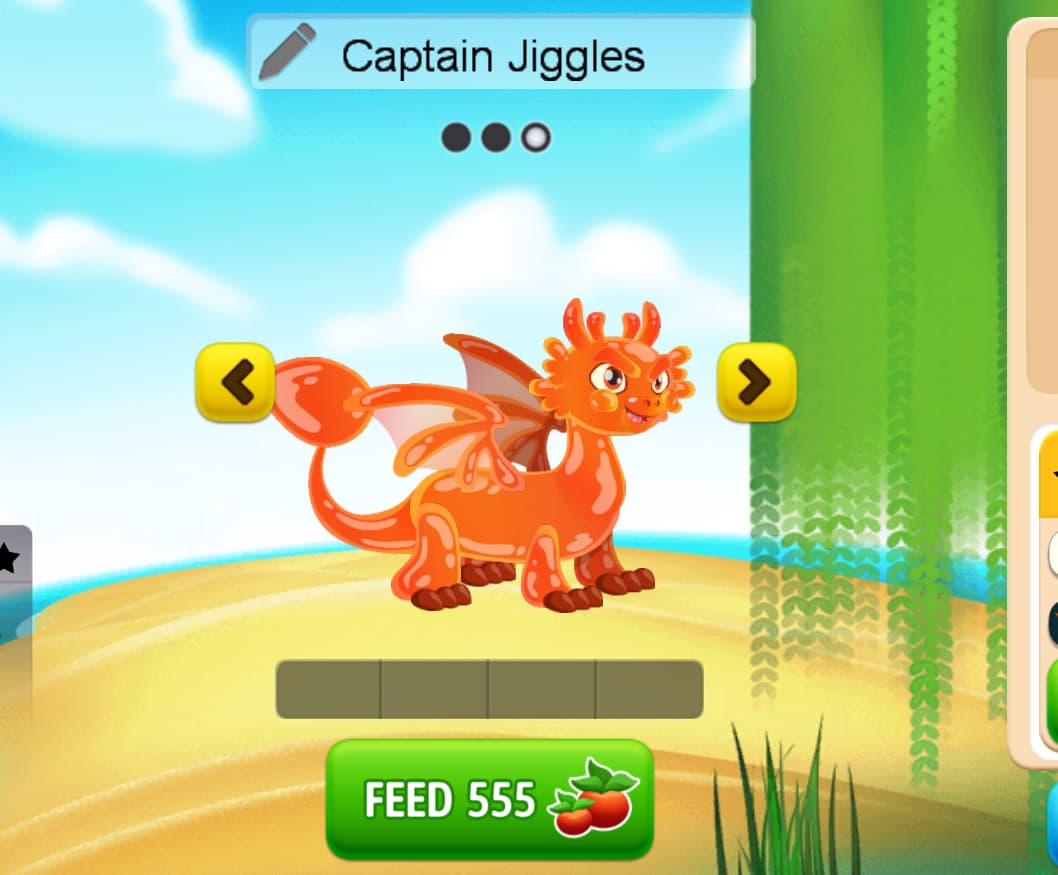The image size is (1058, 875).
Task: Feed the dragon with the FEED 555 button
Action: [x=489, y=799]
